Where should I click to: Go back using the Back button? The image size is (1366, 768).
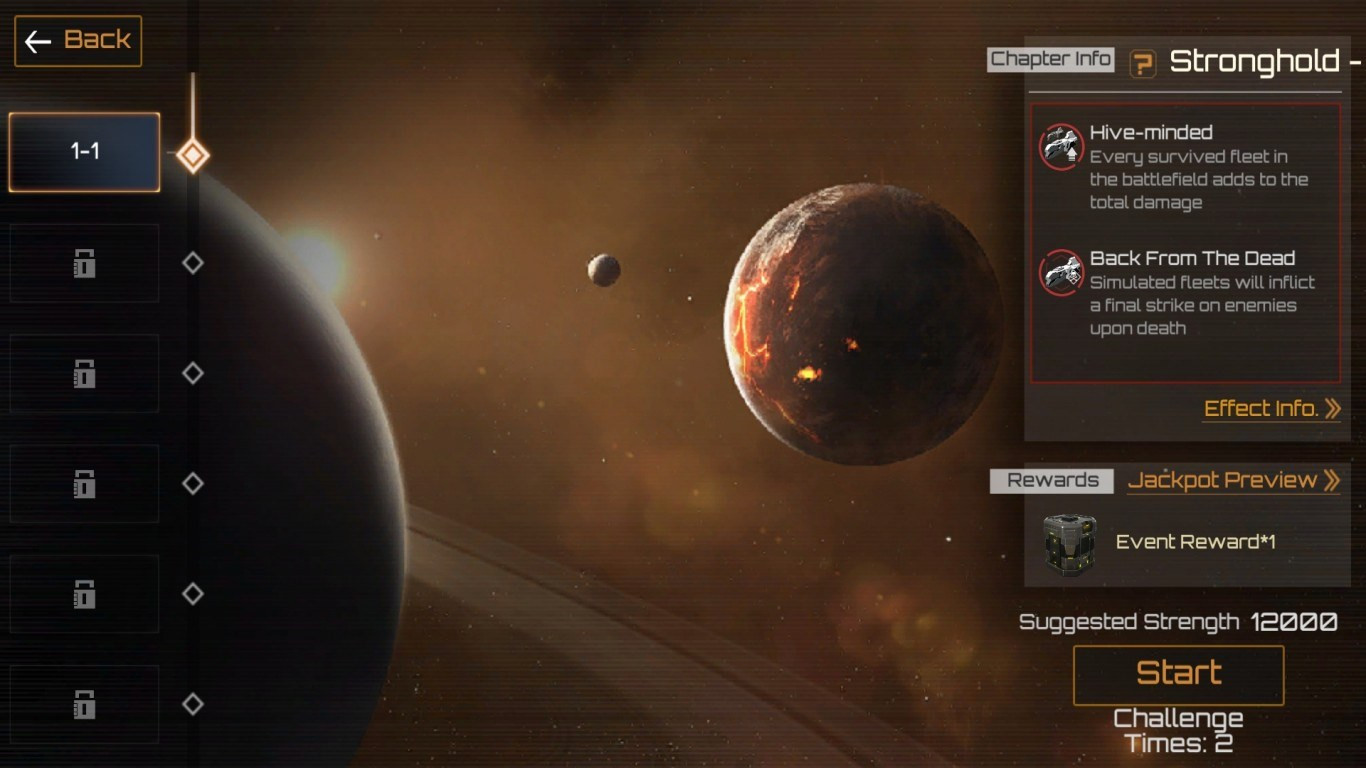(x=78, y=41)
